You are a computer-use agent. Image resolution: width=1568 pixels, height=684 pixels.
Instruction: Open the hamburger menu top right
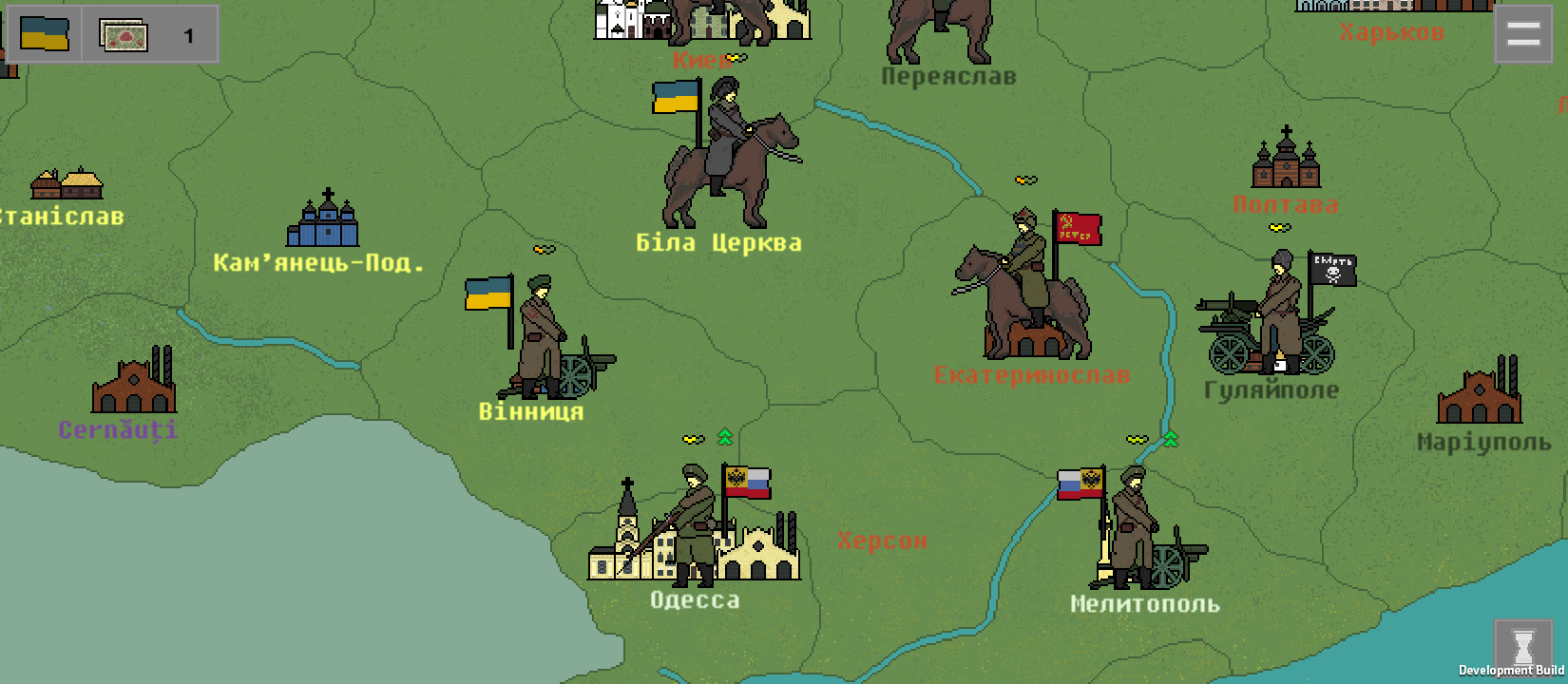point(1522,34)
